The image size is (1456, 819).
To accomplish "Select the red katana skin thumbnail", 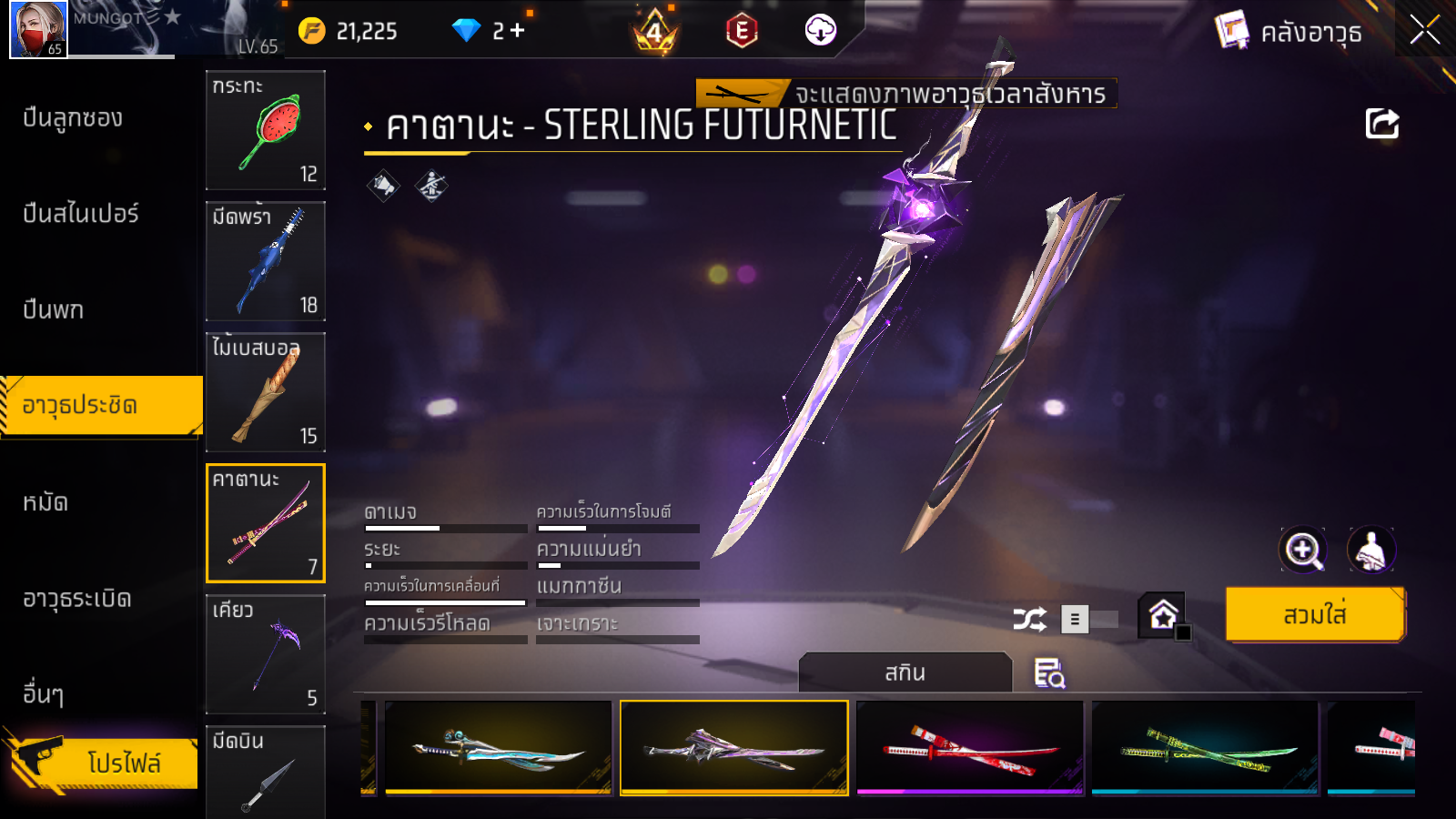I will (970, 748).
